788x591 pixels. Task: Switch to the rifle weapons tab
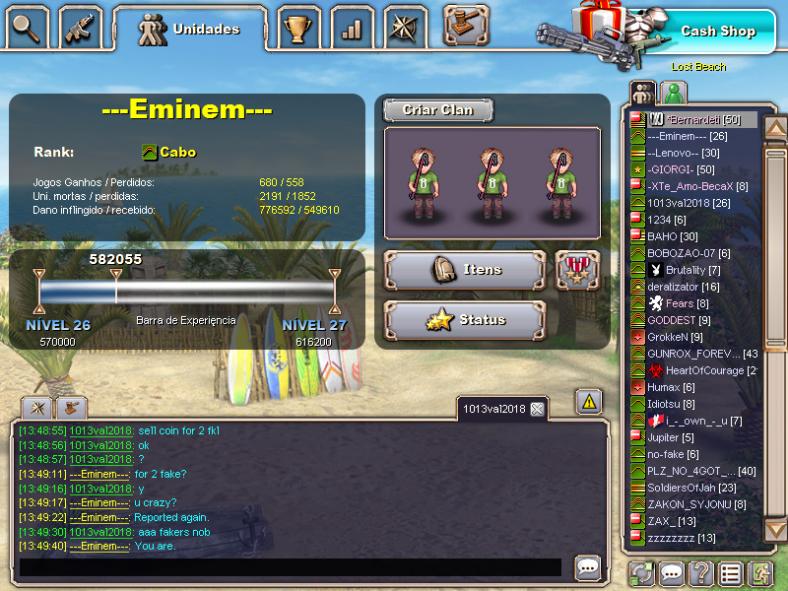(80, 28)
